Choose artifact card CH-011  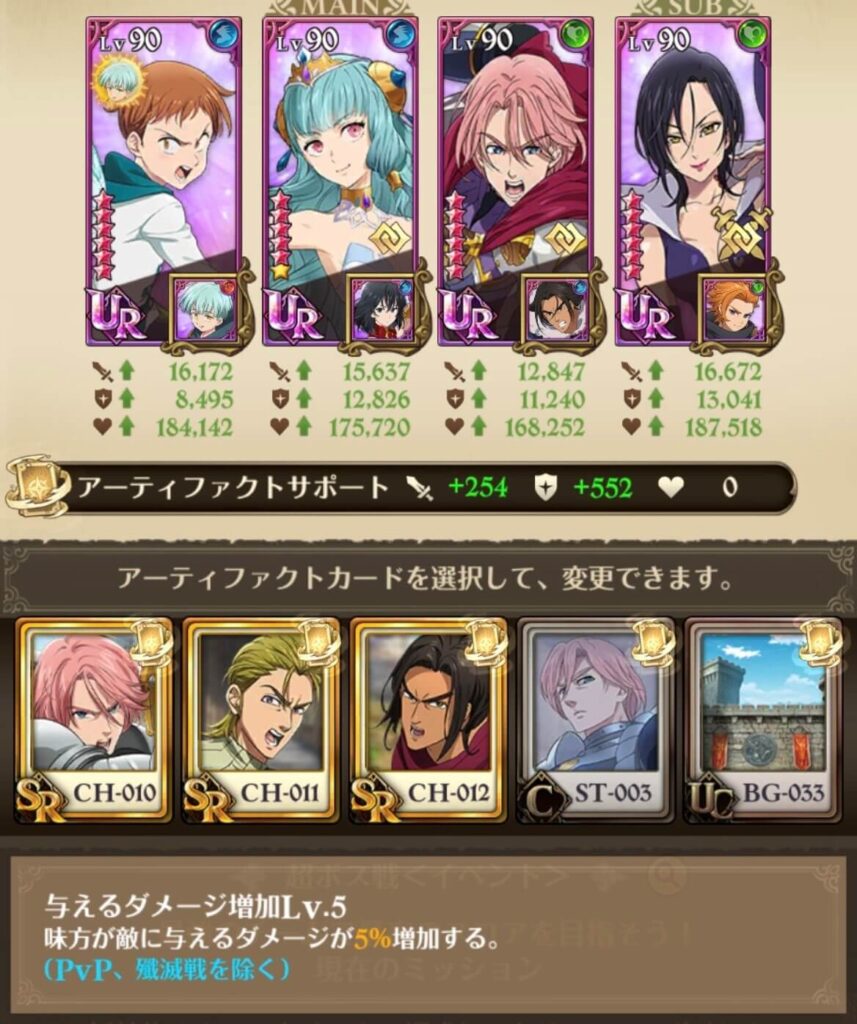pos(262,720)
